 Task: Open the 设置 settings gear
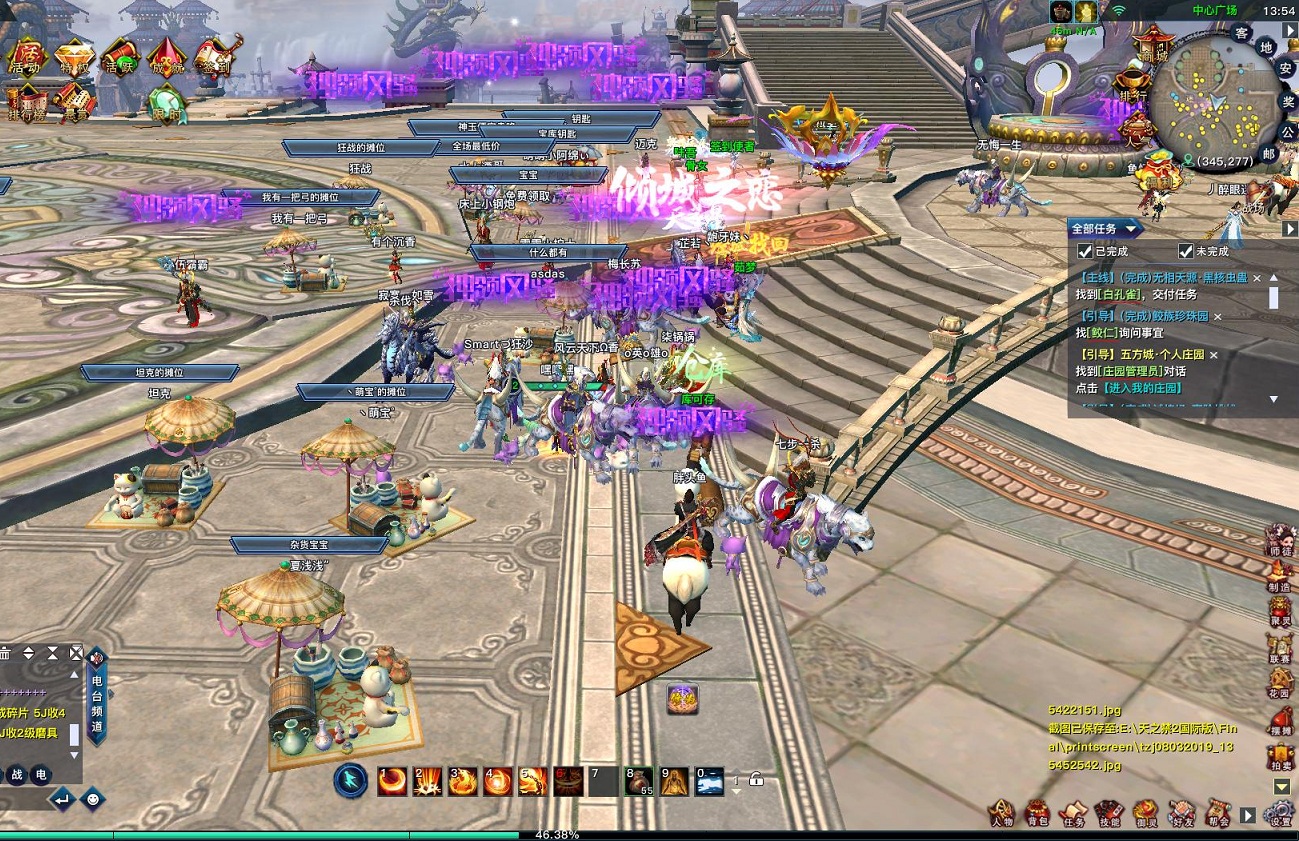1280,814
